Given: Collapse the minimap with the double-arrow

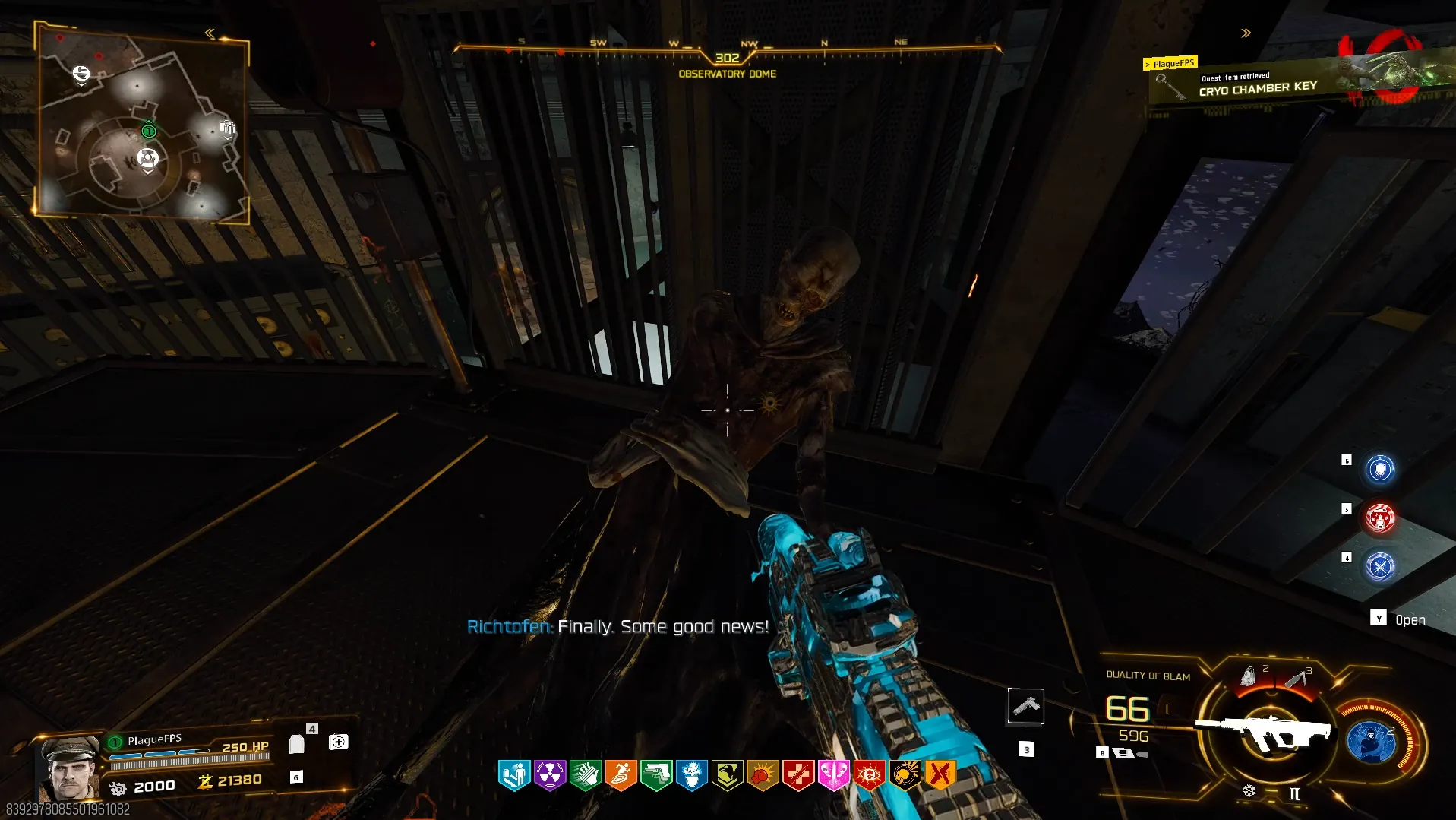Looking at the screenshot, I should click(210, 33).
